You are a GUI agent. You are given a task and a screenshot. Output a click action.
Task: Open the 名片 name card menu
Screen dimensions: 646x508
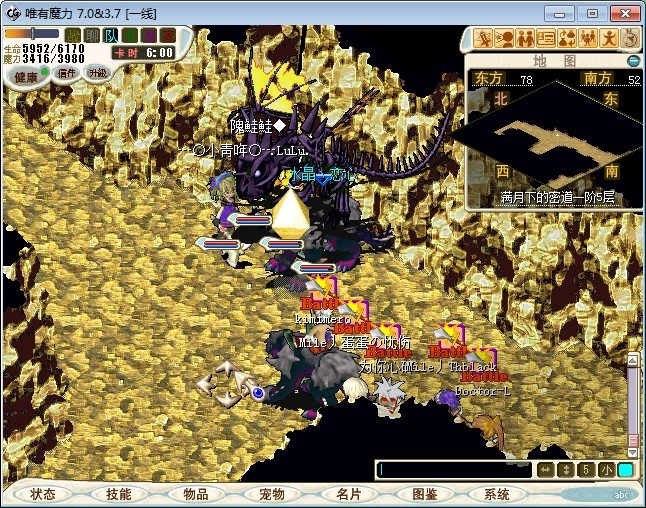click(x=347, y=494)
